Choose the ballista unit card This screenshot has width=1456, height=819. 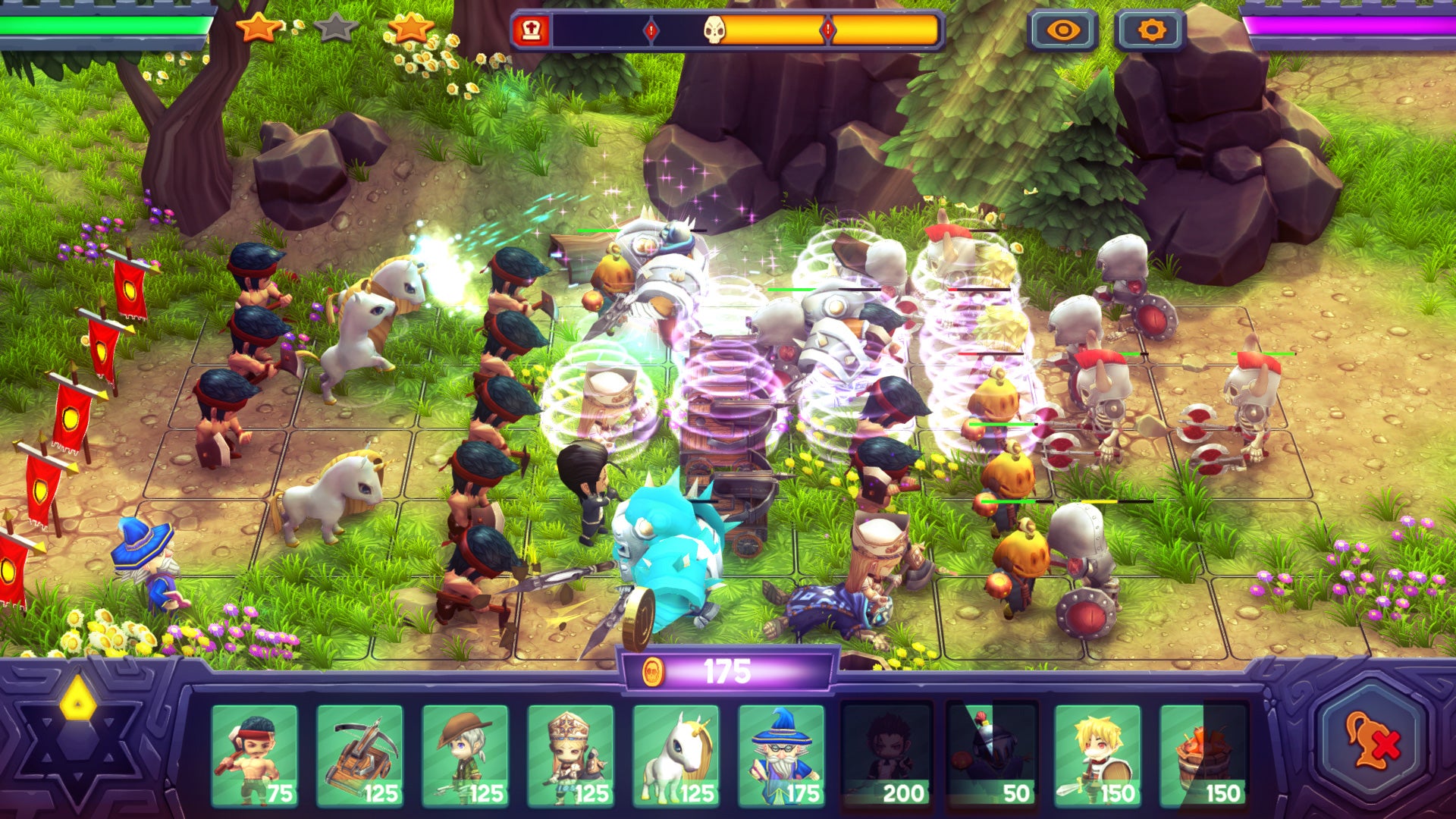[359, 755]
